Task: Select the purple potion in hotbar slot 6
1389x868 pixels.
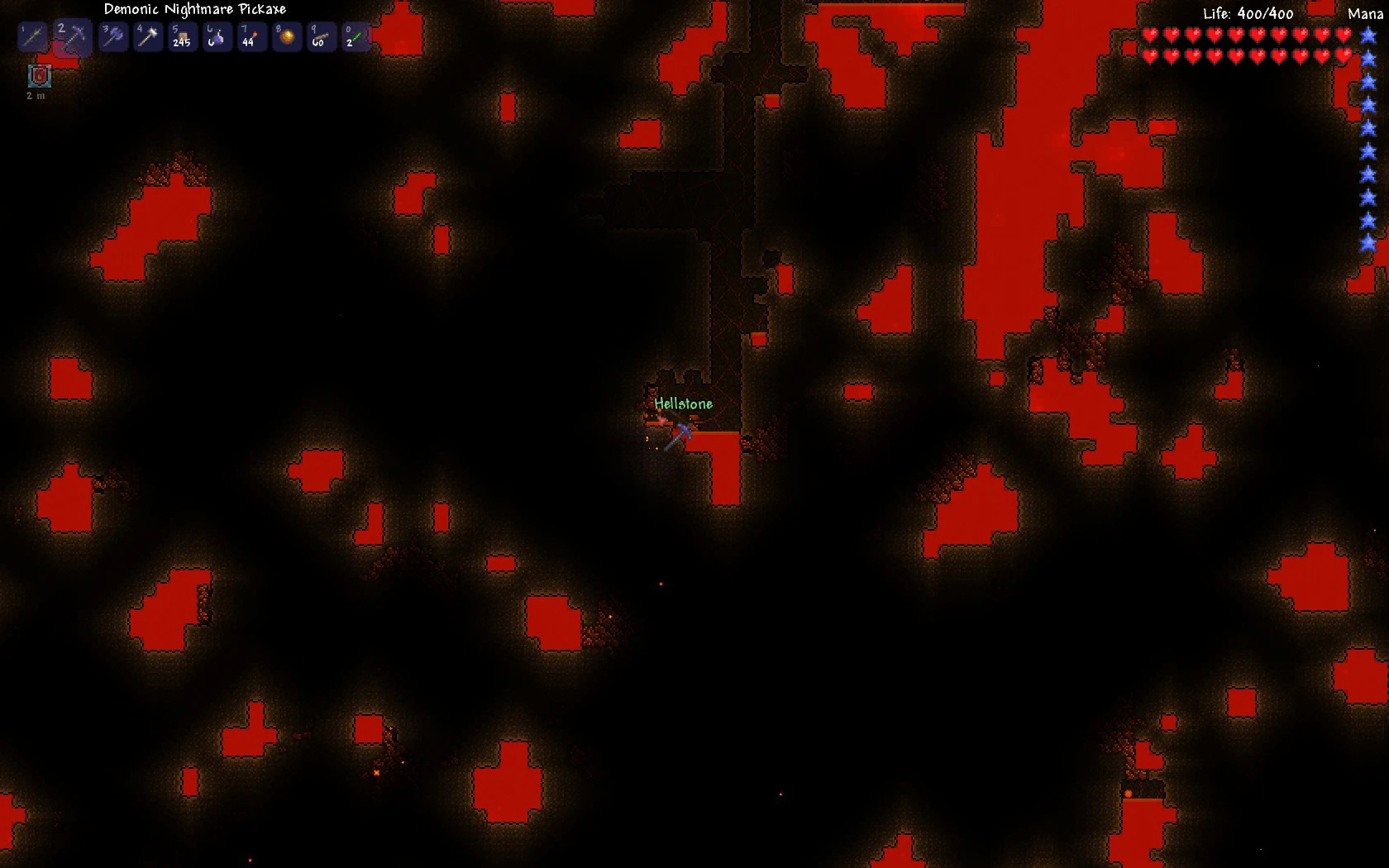Action: [217, 36]
